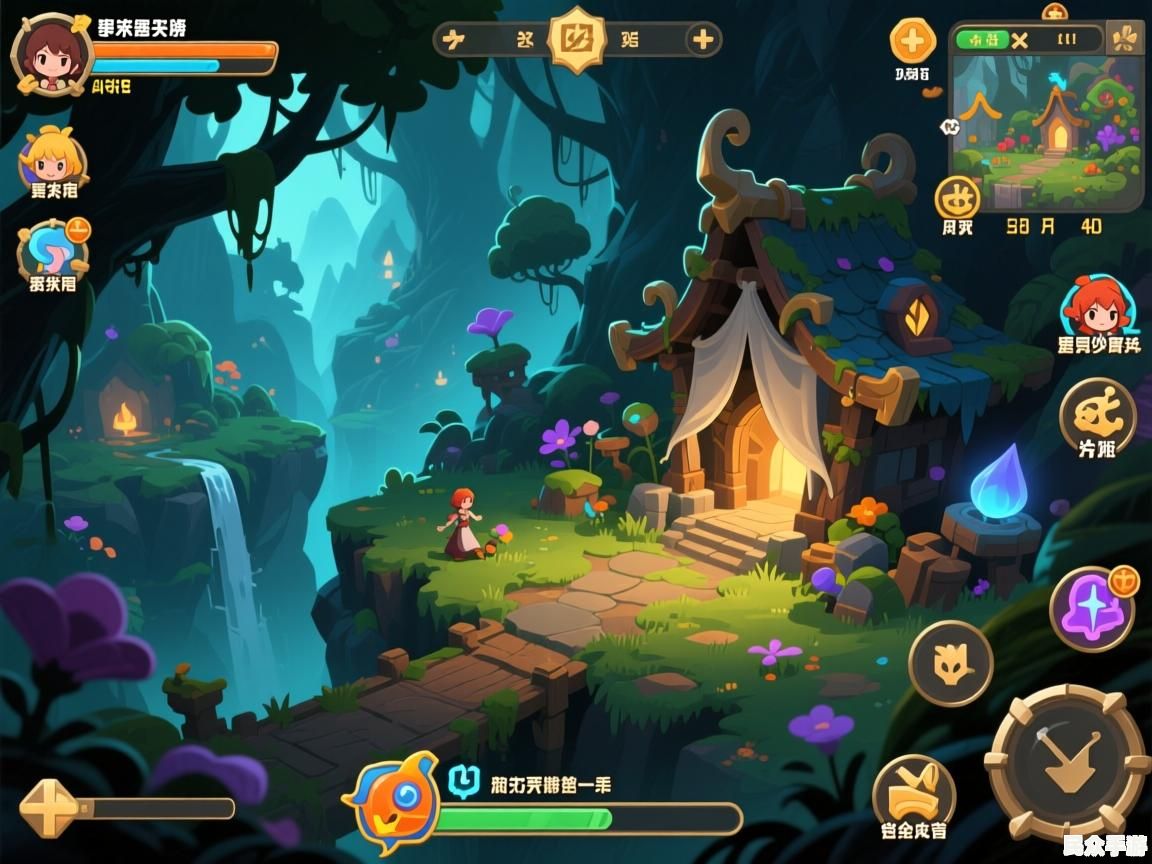Click the gold hexagon emblem at top center
The image size is (1152, 864).
pos(577,40)
